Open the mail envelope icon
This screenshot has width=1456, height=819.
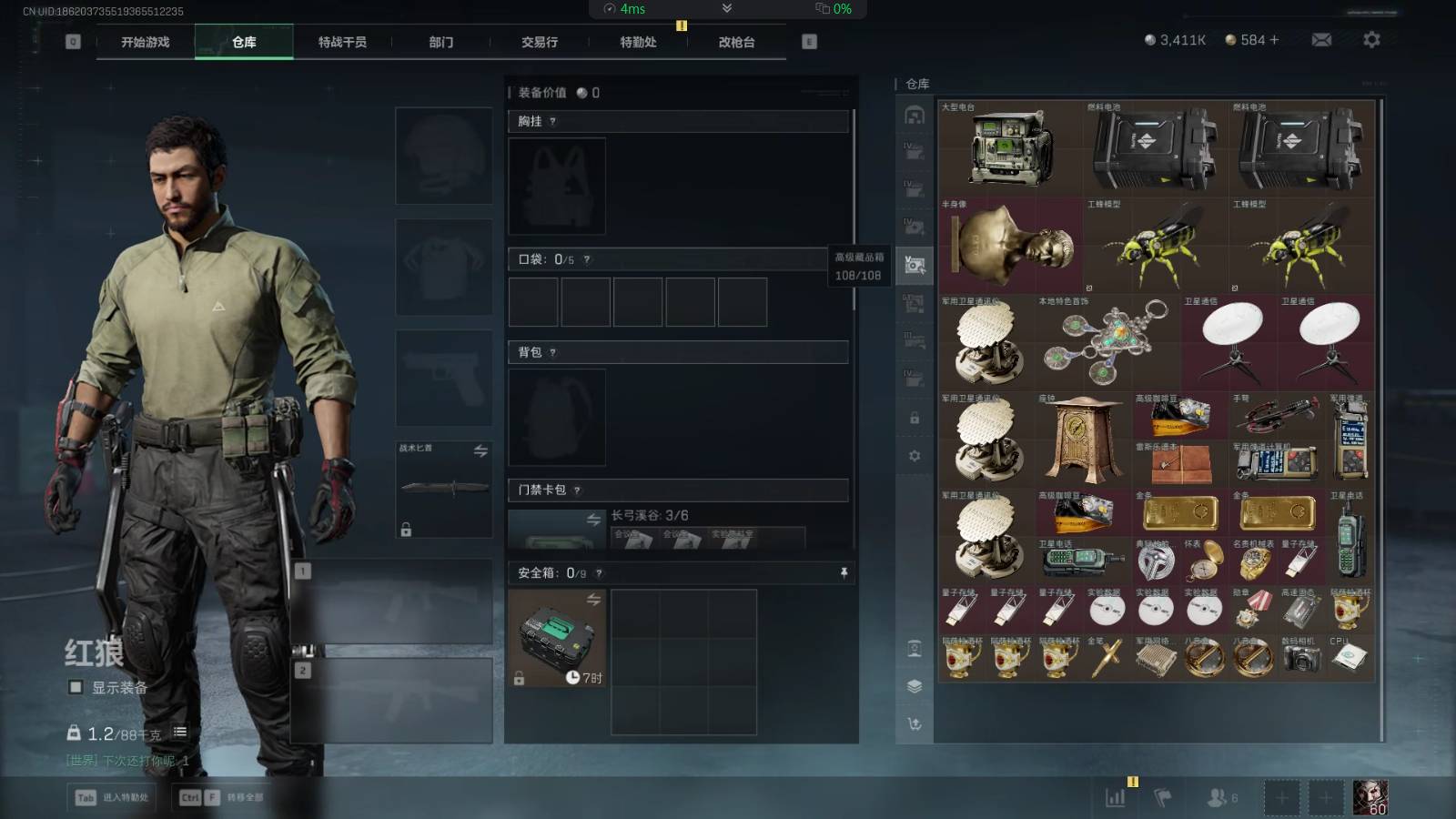pyautogui.click(x=1321, y=40)
